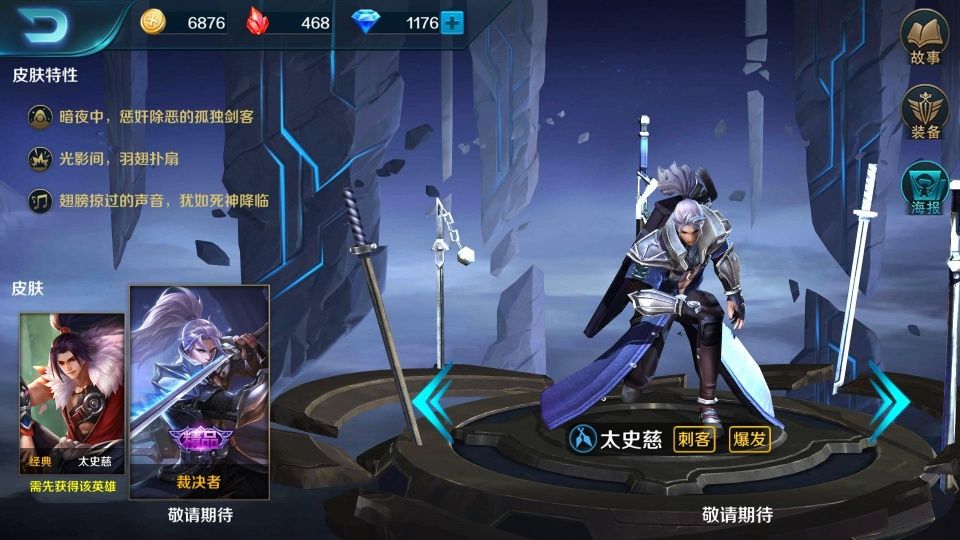Add diamonds with the blue plus button
This screenshot has height=540, width=960.
coord(452,22)
